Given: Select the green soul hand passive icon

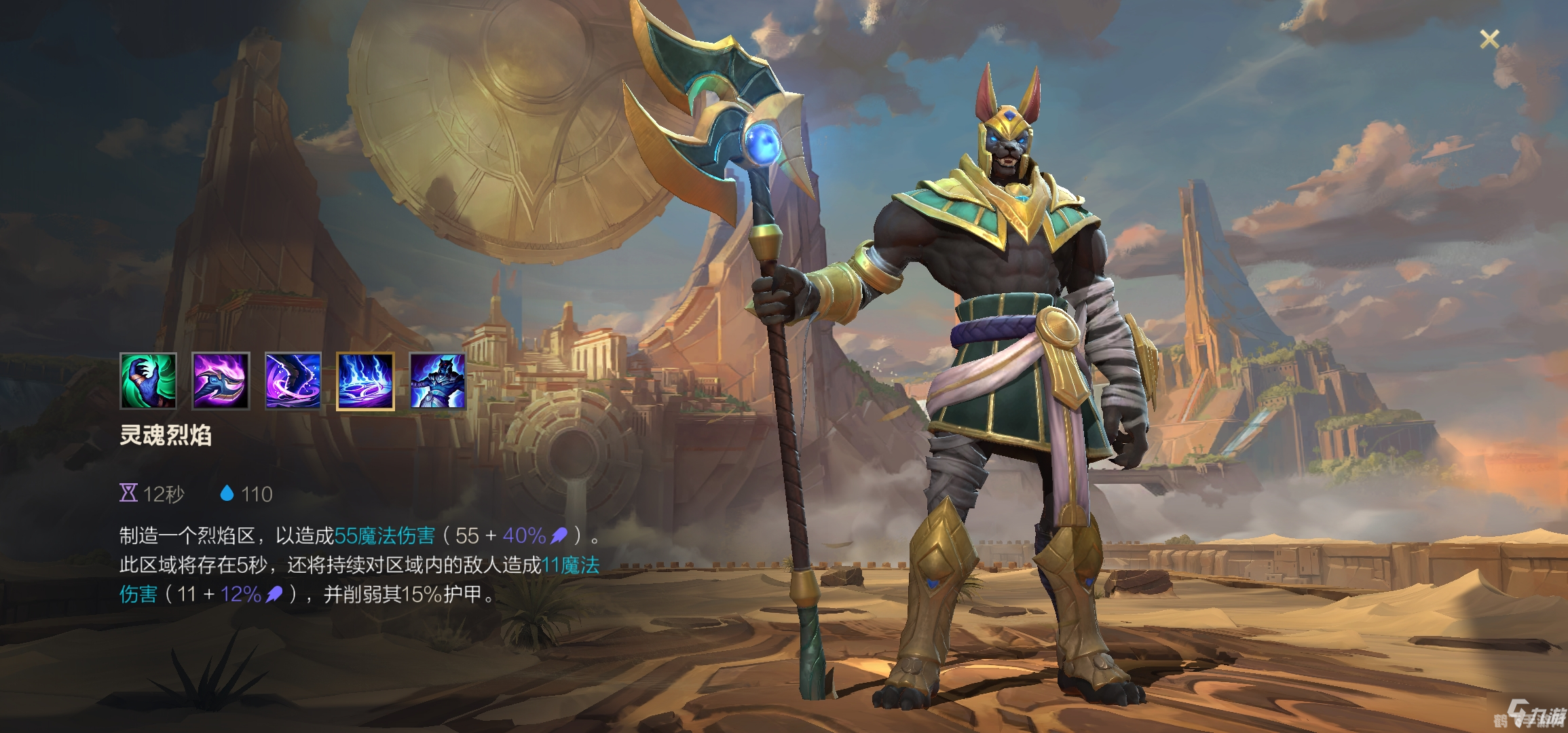Looking at the screenshot, I should pos(148,381).
